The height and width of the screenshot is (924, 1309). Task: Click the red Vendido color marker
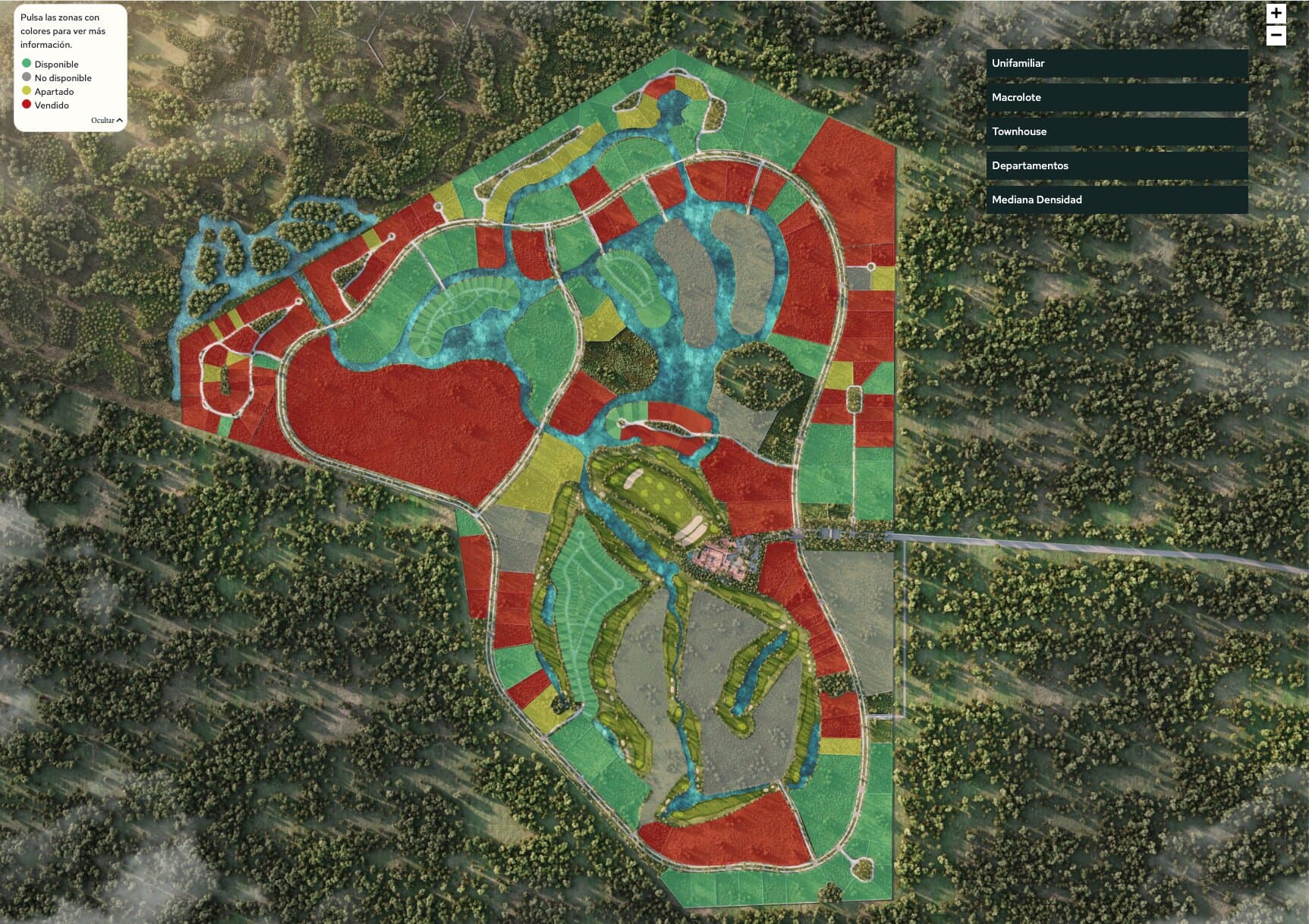(x=27, y=105)
